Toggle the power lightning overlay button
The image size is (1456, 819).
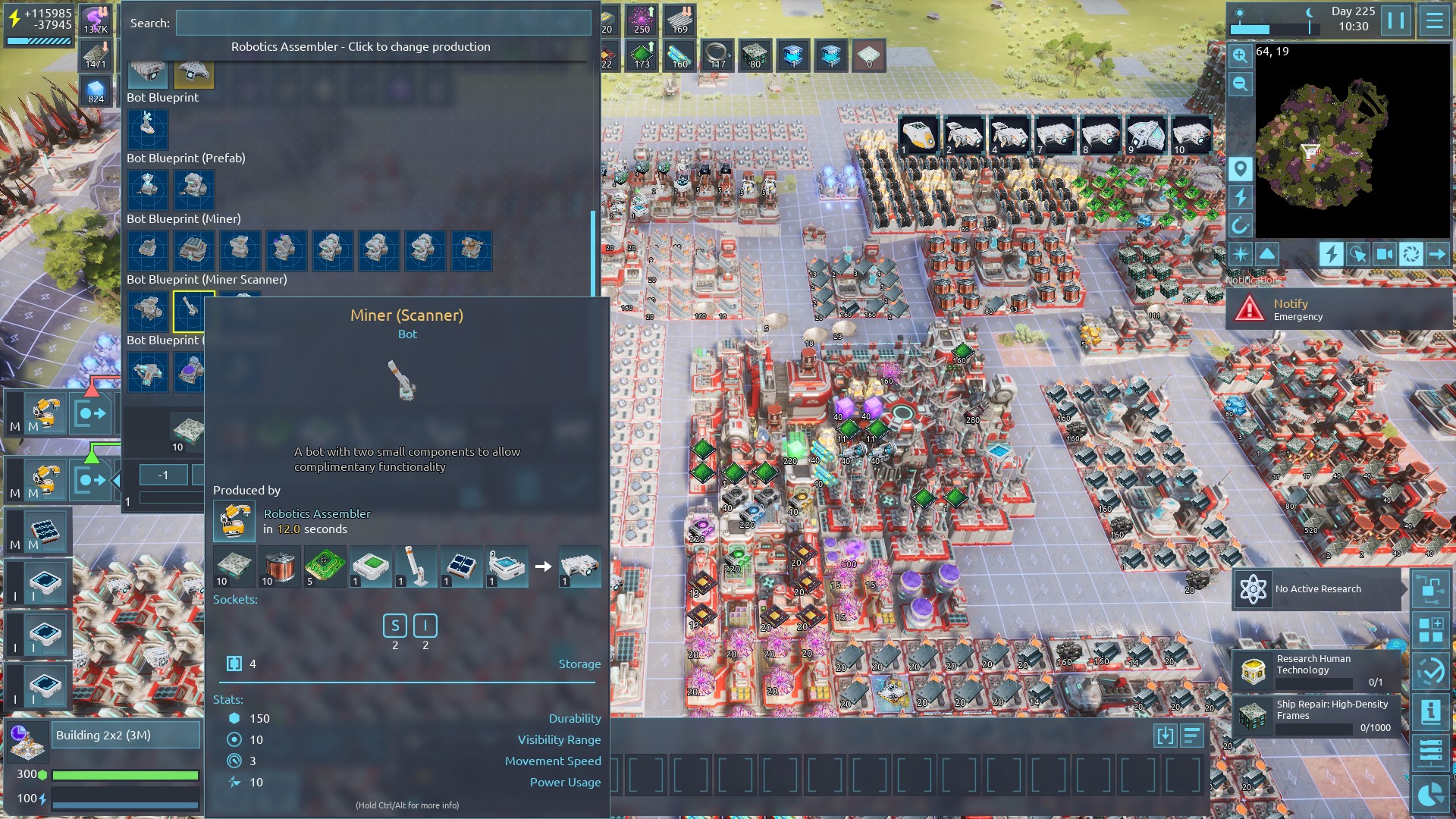pyautogui.click(x=1331, y=254)
